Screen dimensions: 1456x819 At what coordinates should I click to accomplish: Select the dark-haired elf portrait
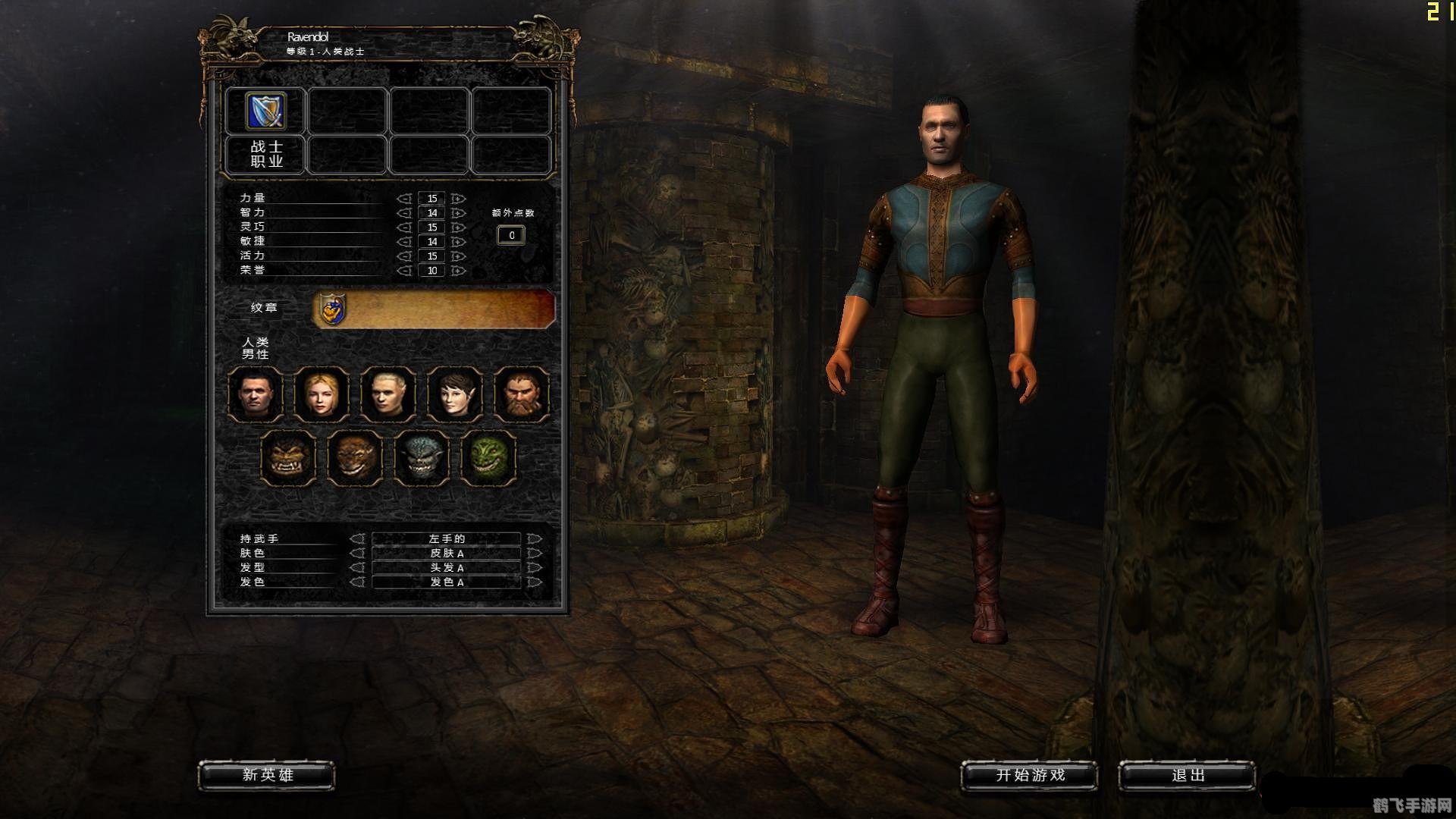pos(455,394)
